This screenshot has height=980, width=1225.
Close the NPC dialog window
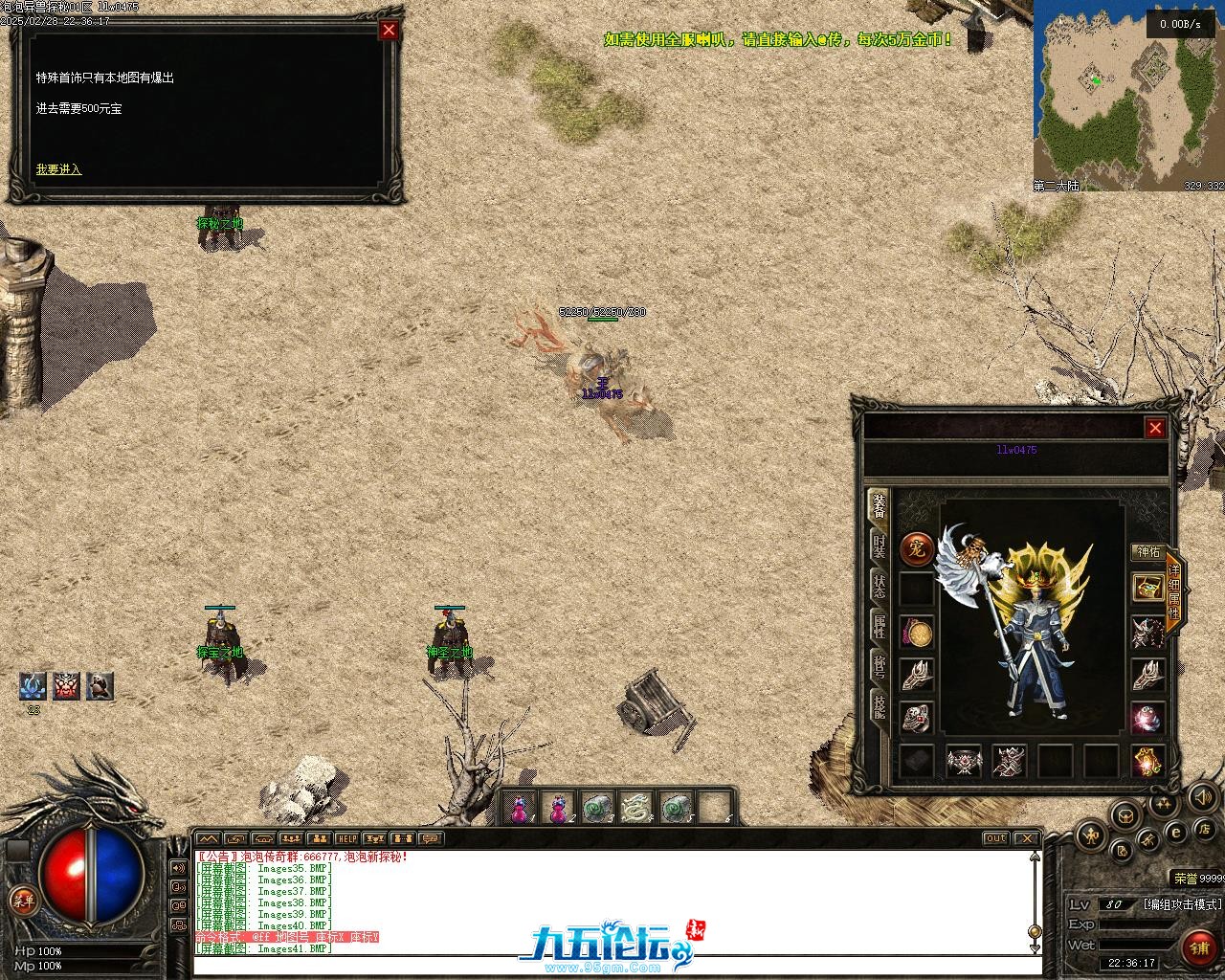click(x=389, y=30)
